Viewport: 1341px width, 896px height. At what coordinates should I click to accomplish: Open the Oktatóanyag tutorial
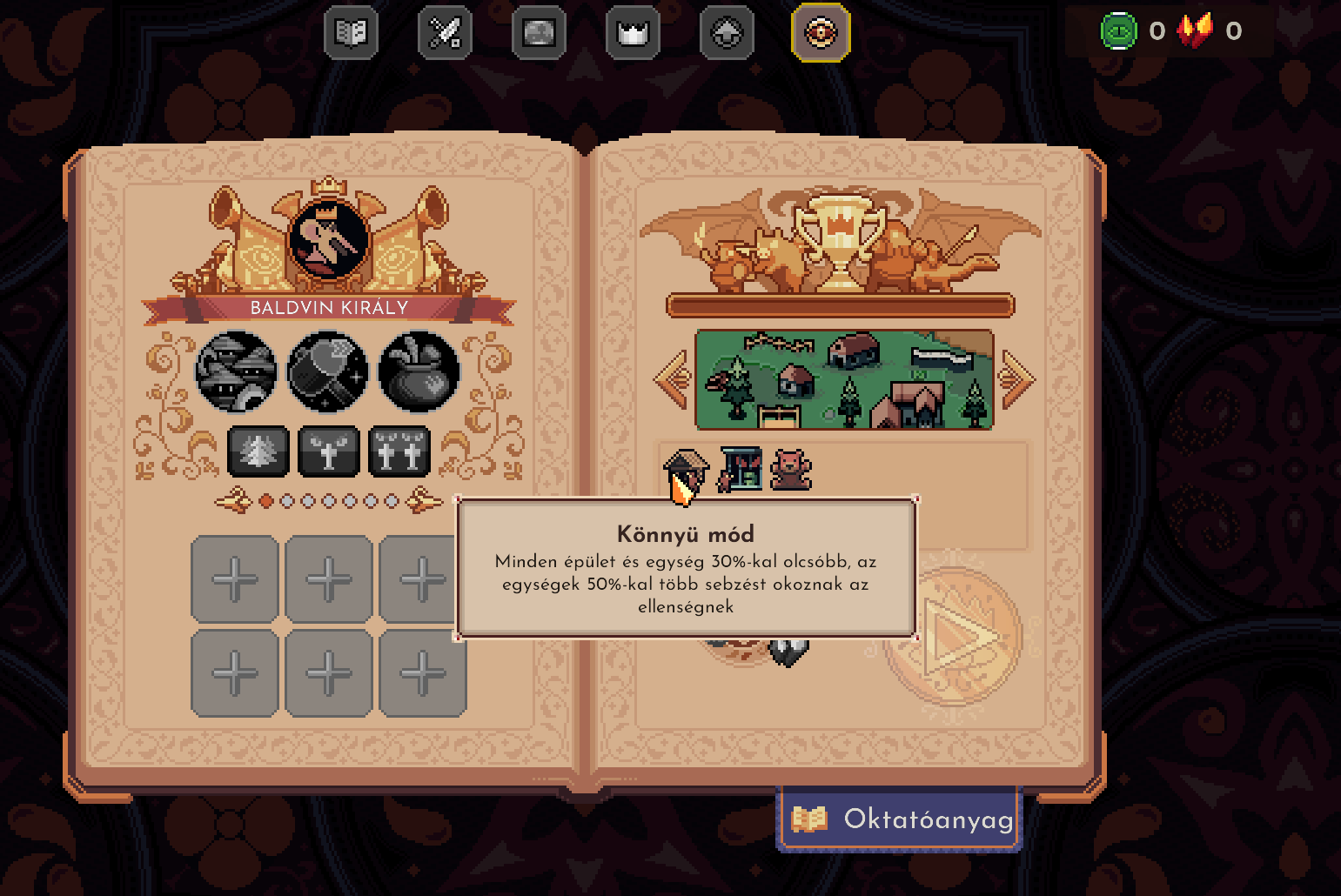[x=900, y=819]
